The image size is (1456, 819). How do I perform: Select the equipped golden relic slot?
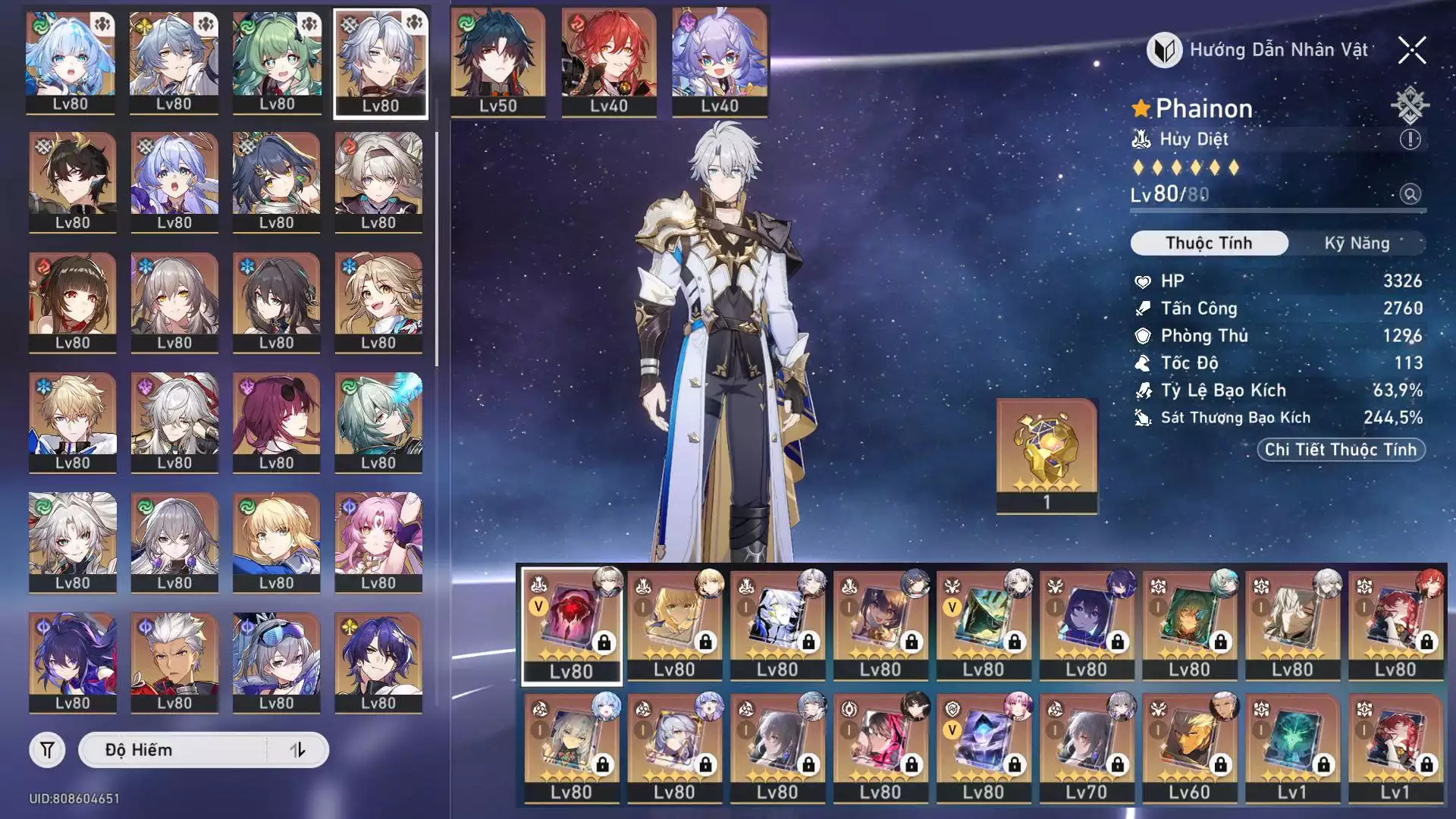pos(1046,455)
